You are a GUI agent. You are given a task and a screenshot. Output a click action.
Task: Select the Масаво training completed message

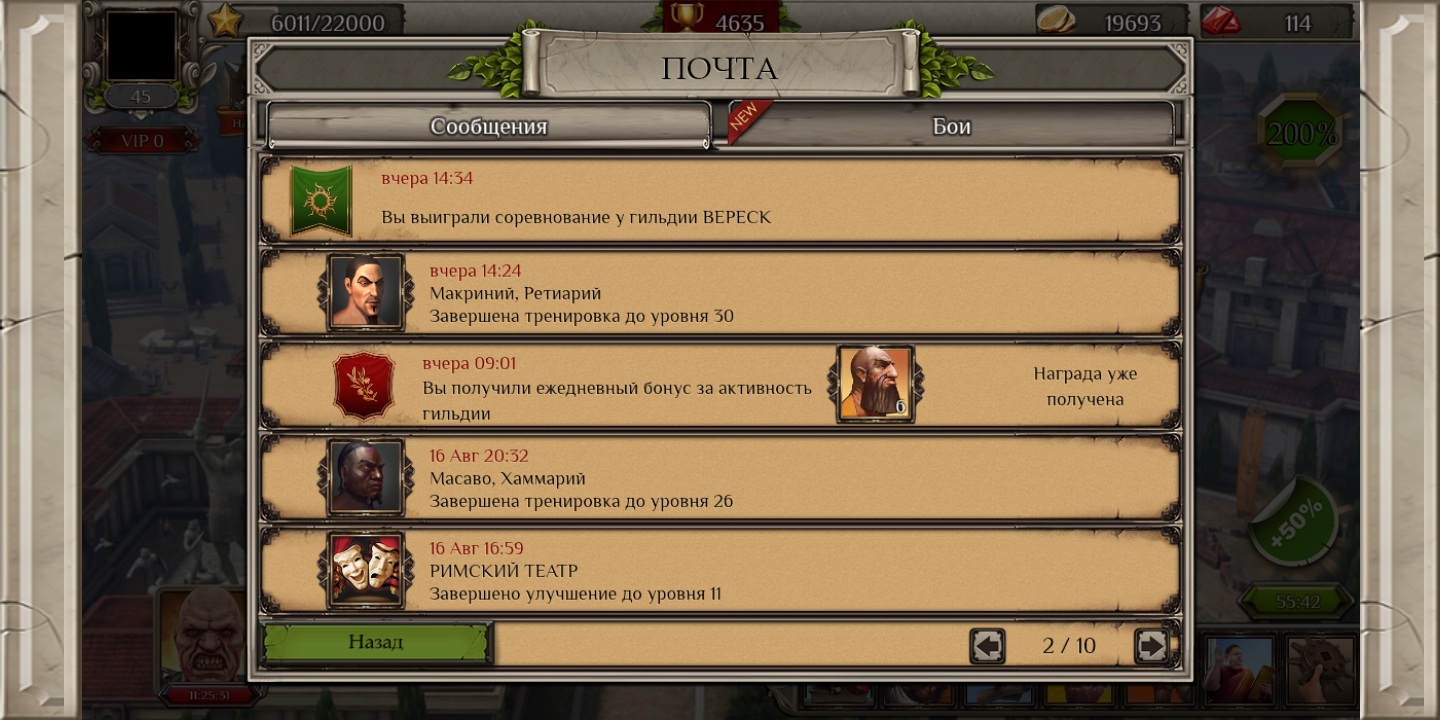coord(720,478)
